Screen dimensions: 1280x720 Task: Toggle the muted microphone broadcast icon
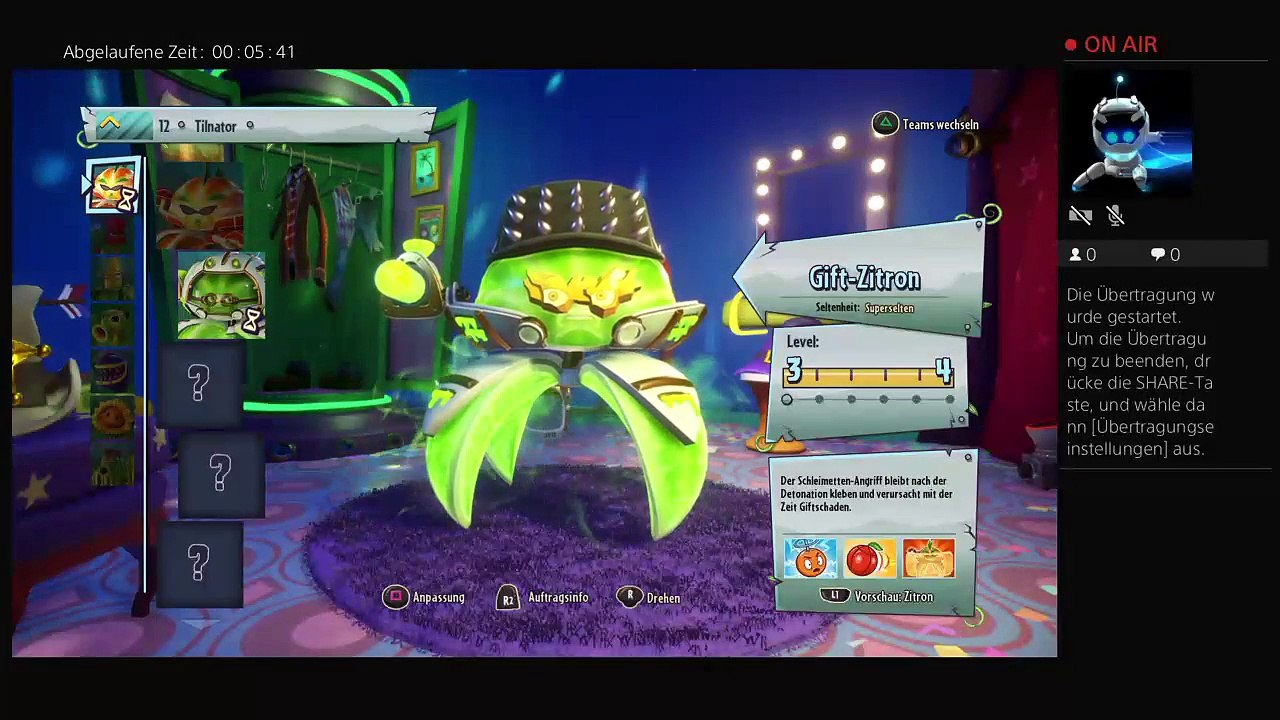[1116, 216]
